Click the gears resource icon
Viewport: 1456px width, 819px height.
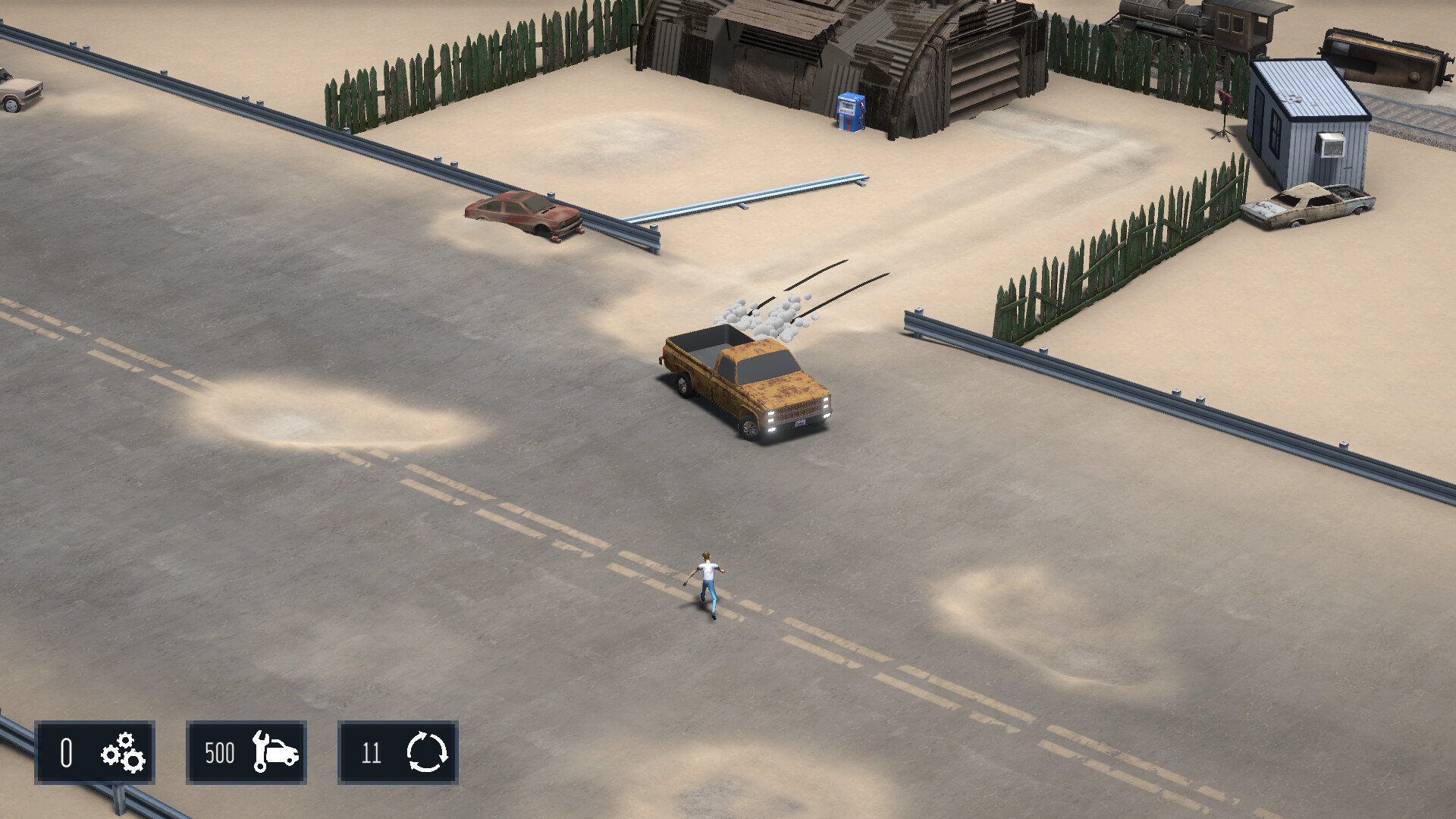point(121,754)
